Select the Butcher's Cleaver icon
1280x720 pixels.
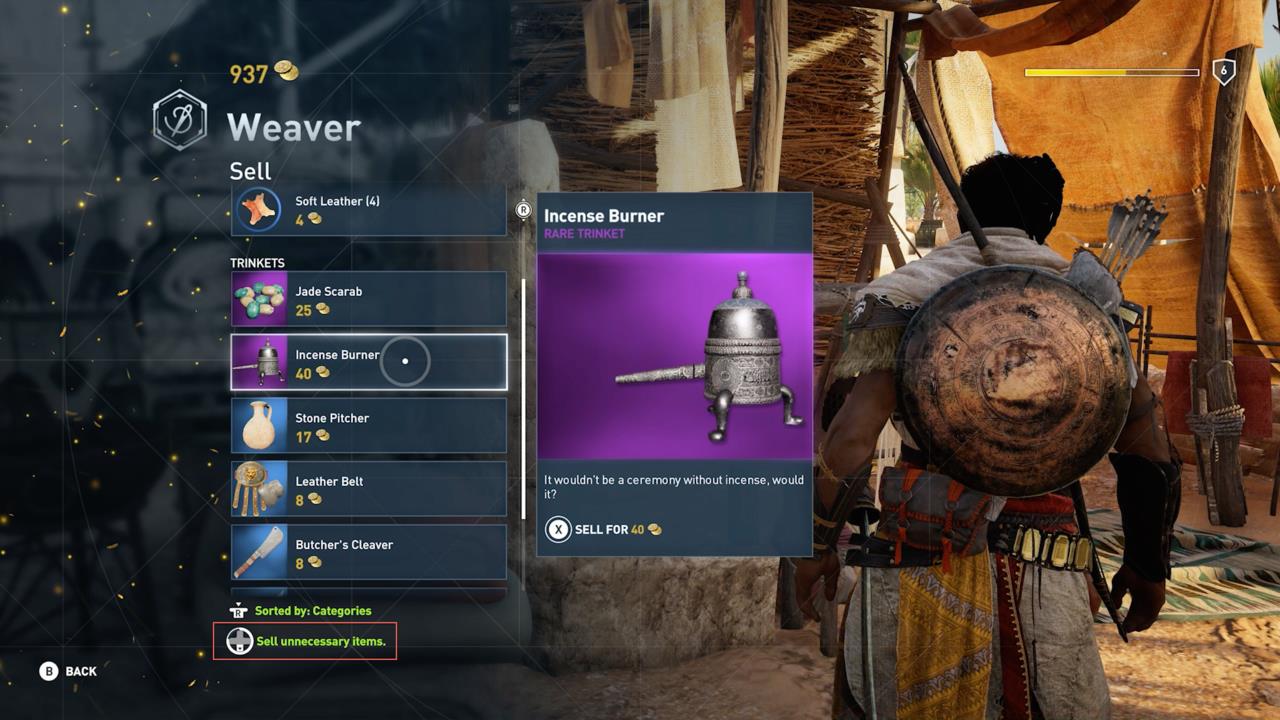tap(259, 552)
